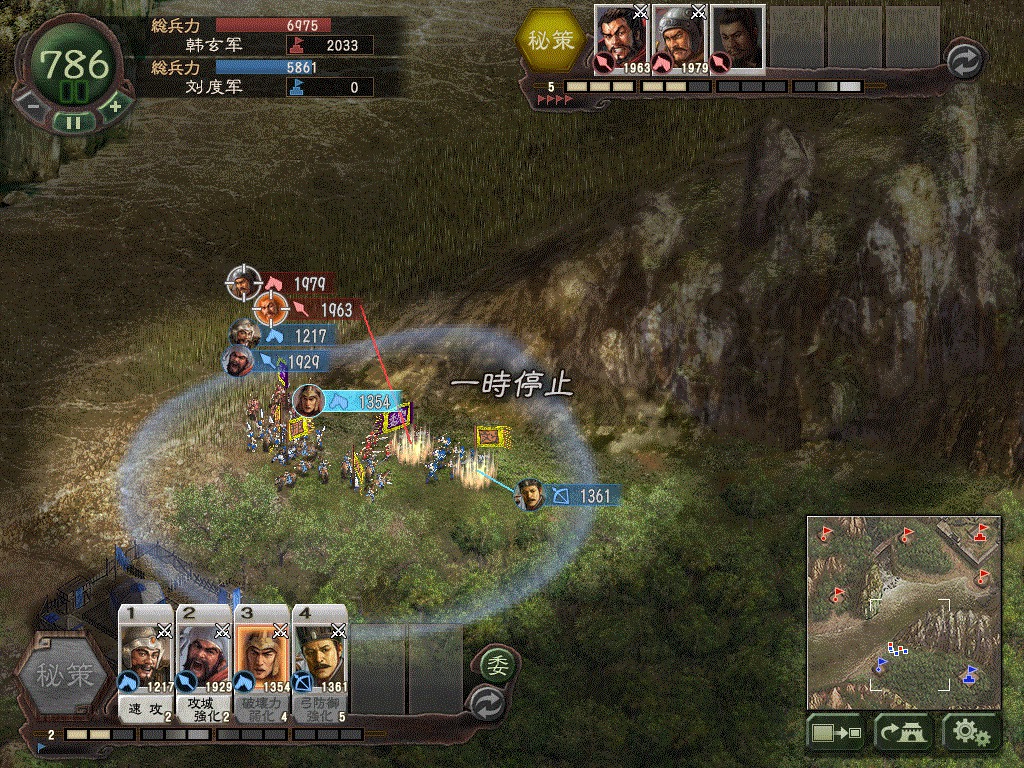Select officer card 3 with 1354 troops
This screenshot has width=1024, height=768.
[x=262, y=658]
